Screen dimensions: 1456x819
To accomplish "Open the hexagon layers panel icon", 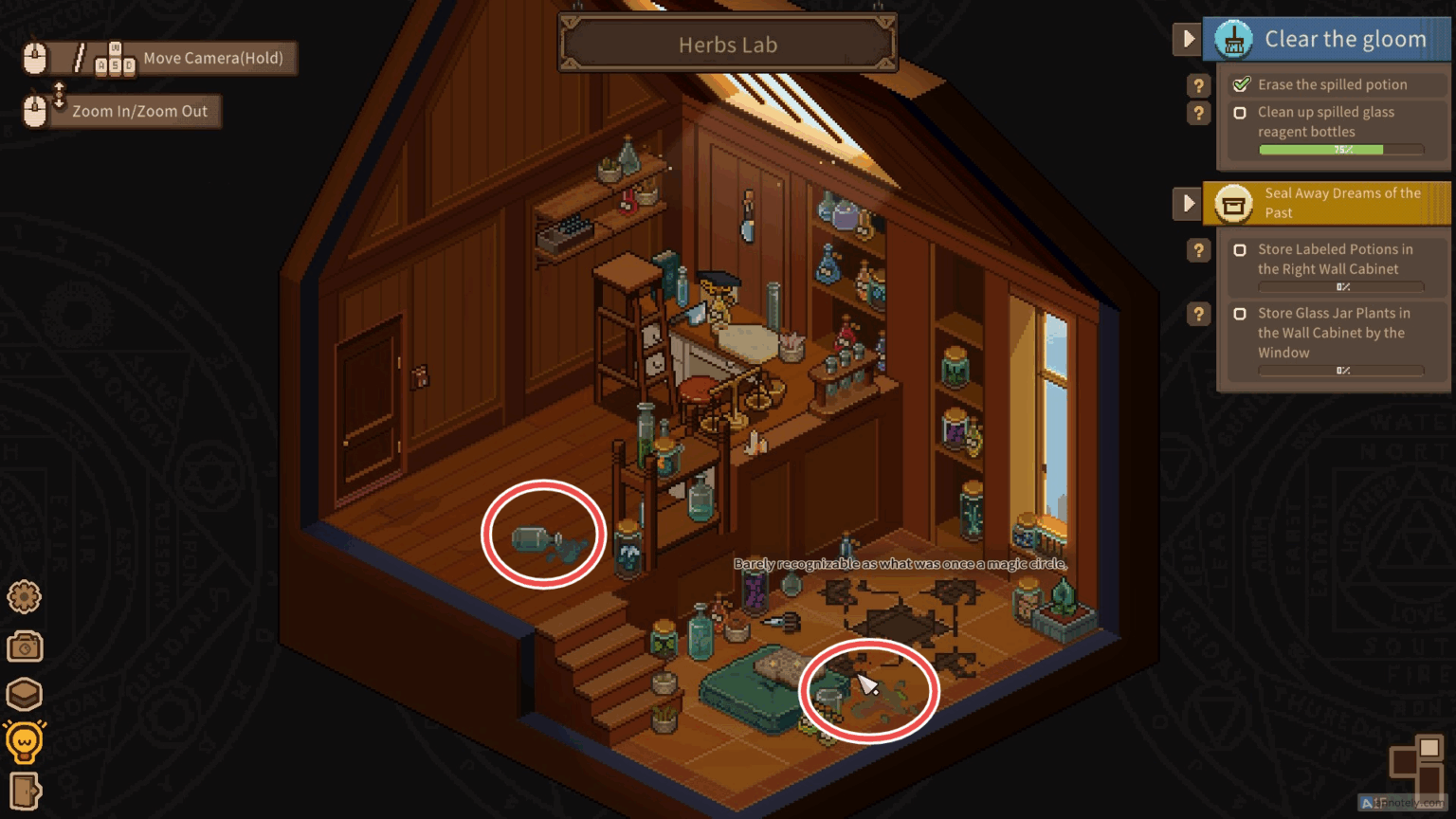I will [x=24, y=694].
